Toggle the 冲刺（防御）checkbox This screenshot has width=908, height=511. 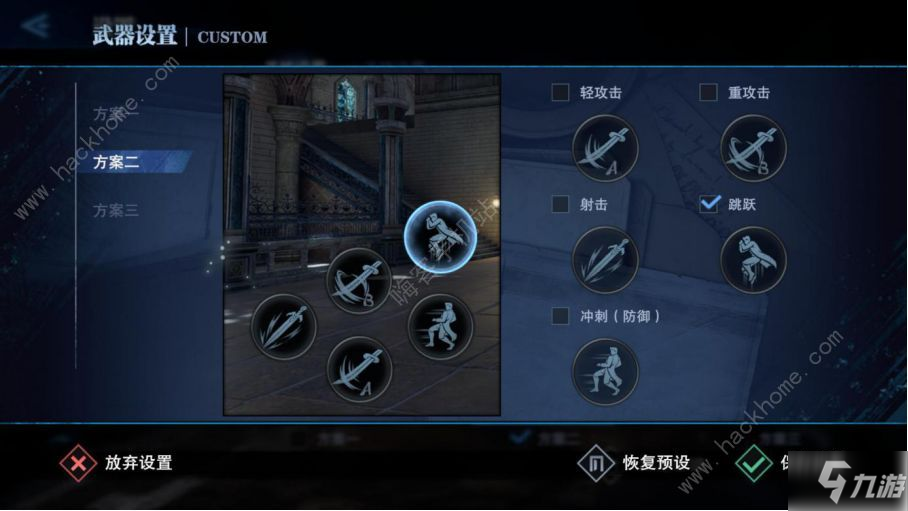560,316
